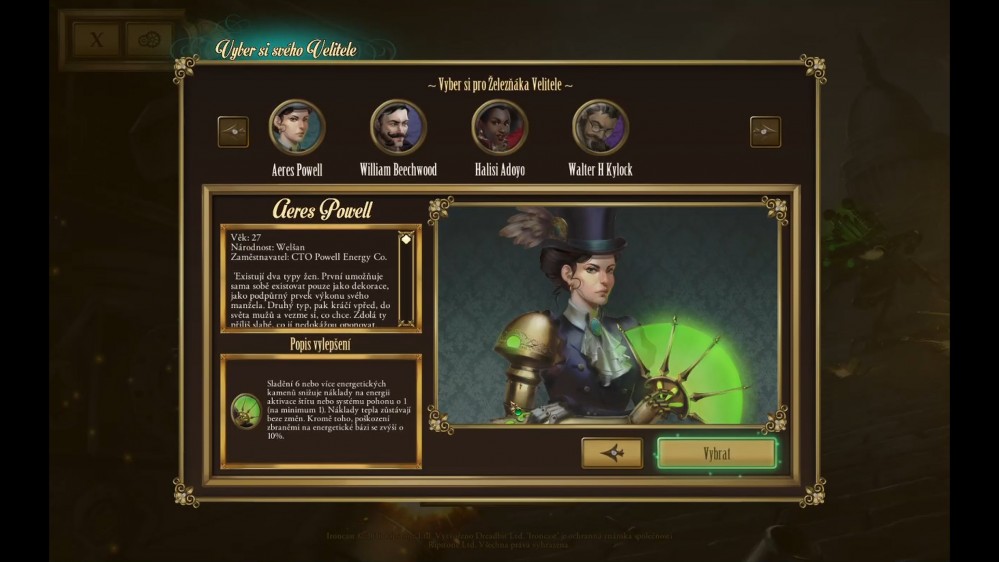The image size is (999, 562).
Task: Go back using the arrow button beside Vybrat
Action: click(x=612, y=453)
